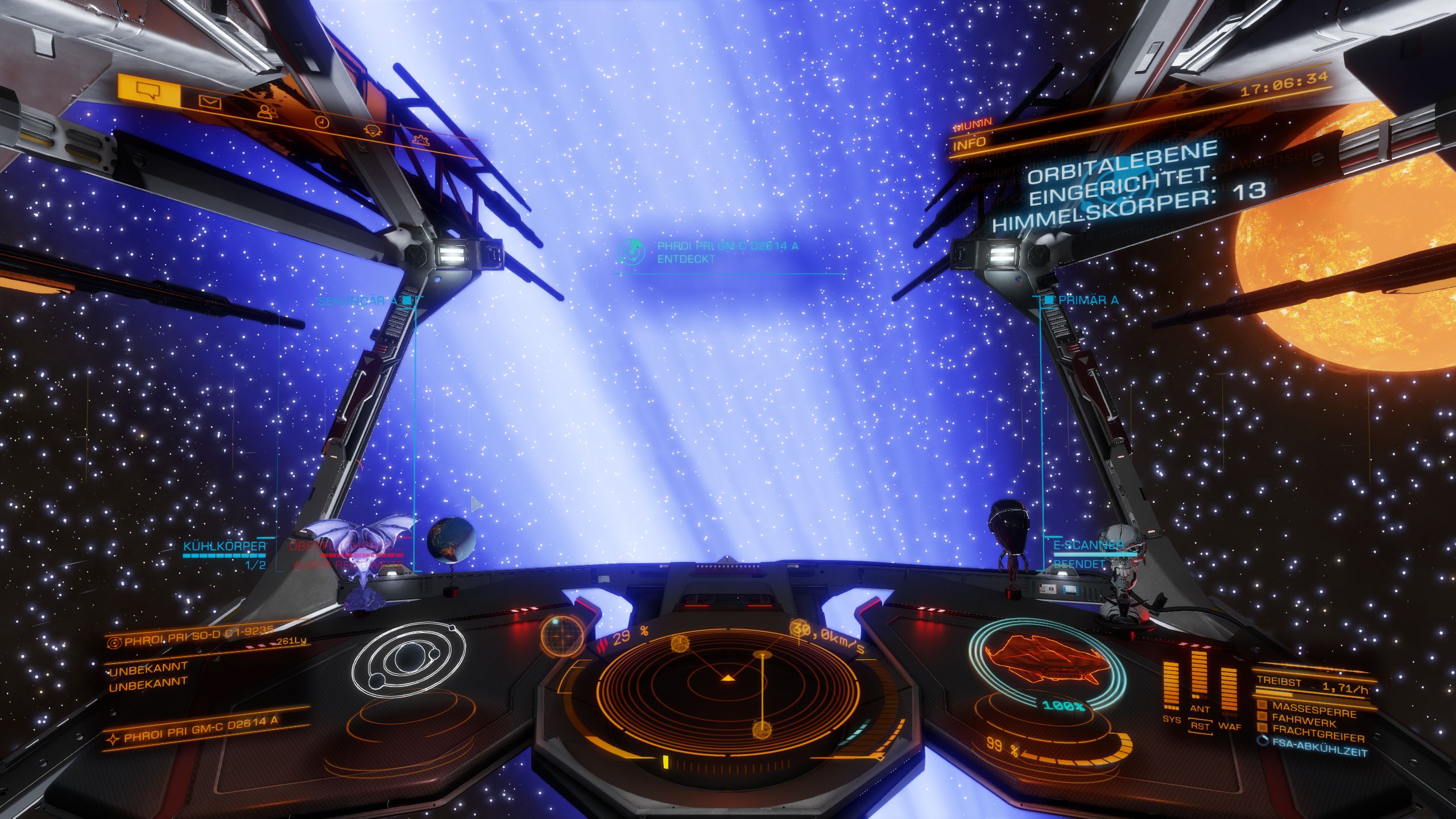Click the orbital system hologram display

[x=408, y=658]
